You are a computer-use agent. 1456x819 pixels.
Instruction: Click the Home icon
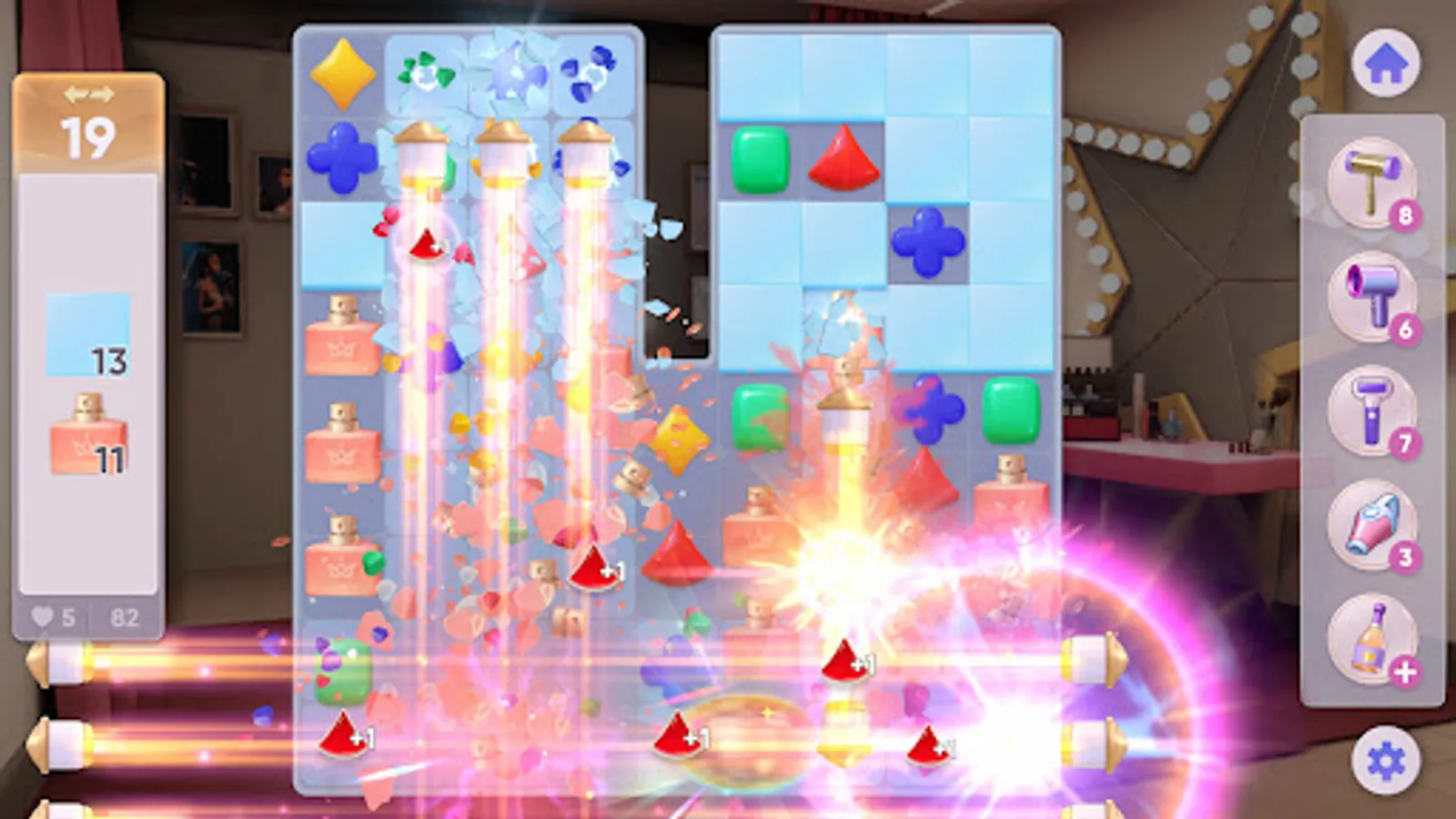point(1386,64)
